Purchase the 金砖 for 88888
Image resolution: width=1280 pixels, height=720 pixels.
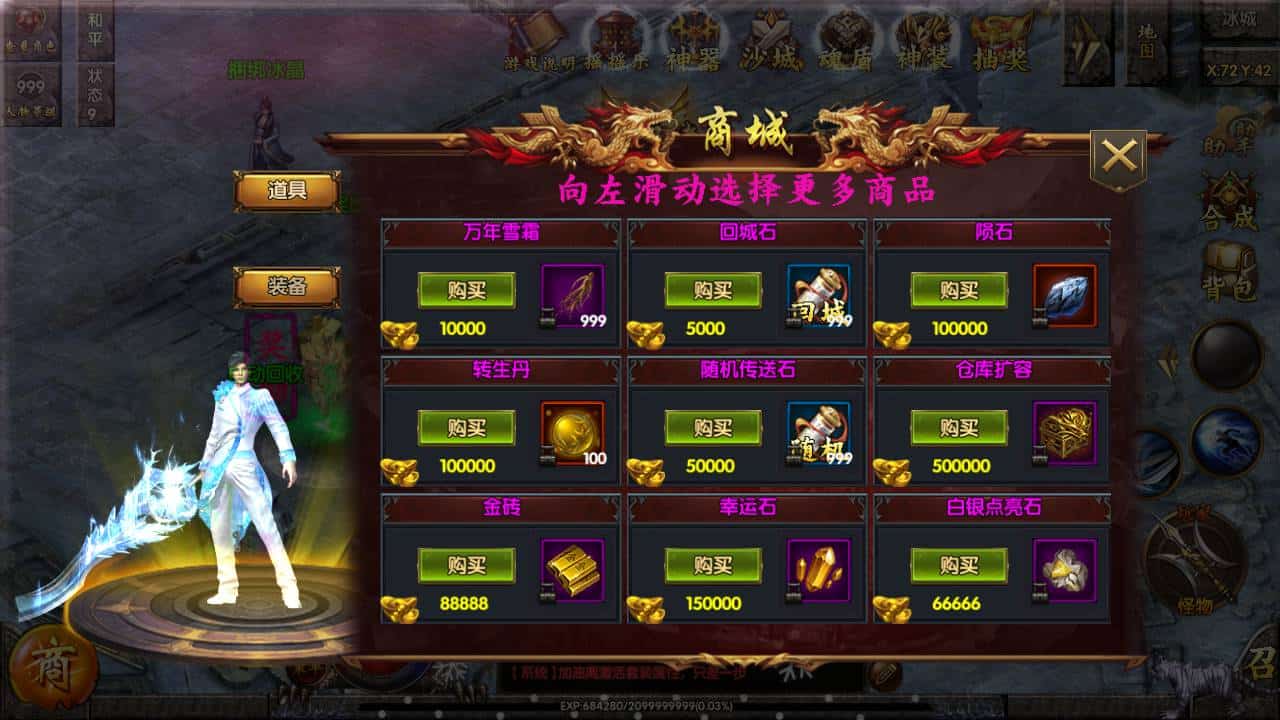click(x=466, y=565)
